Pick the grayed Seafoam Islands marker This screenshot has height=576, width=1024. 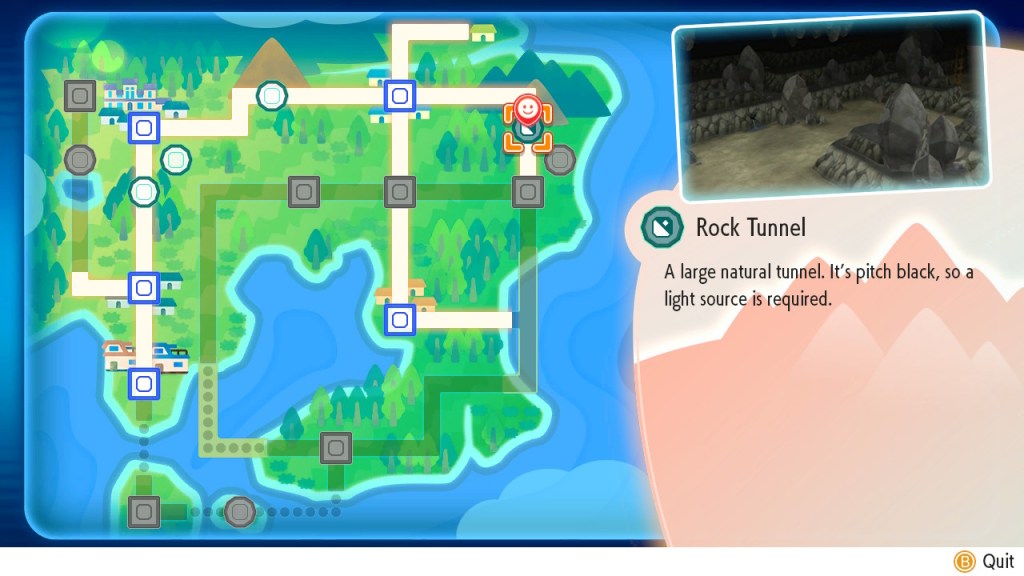pyautogui.click(x=239, y=512)
